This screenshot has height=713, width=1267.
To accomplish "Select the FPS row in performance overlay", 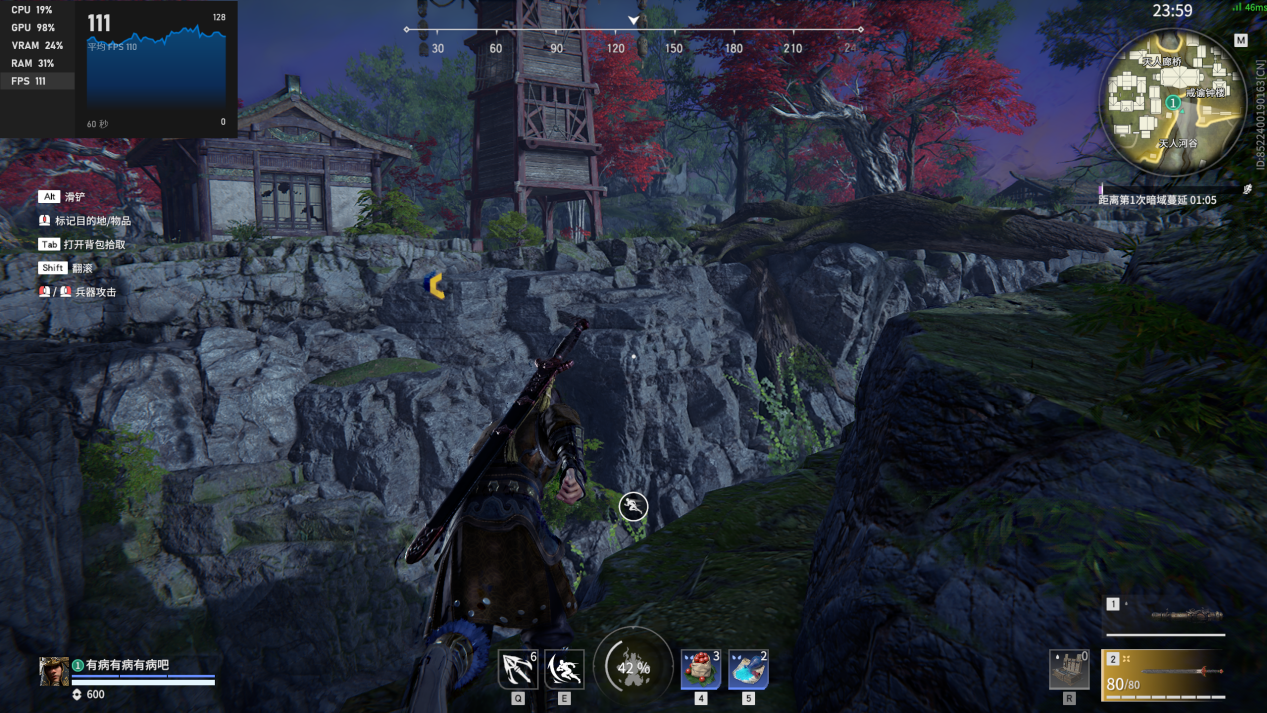I will click(37, 81).
